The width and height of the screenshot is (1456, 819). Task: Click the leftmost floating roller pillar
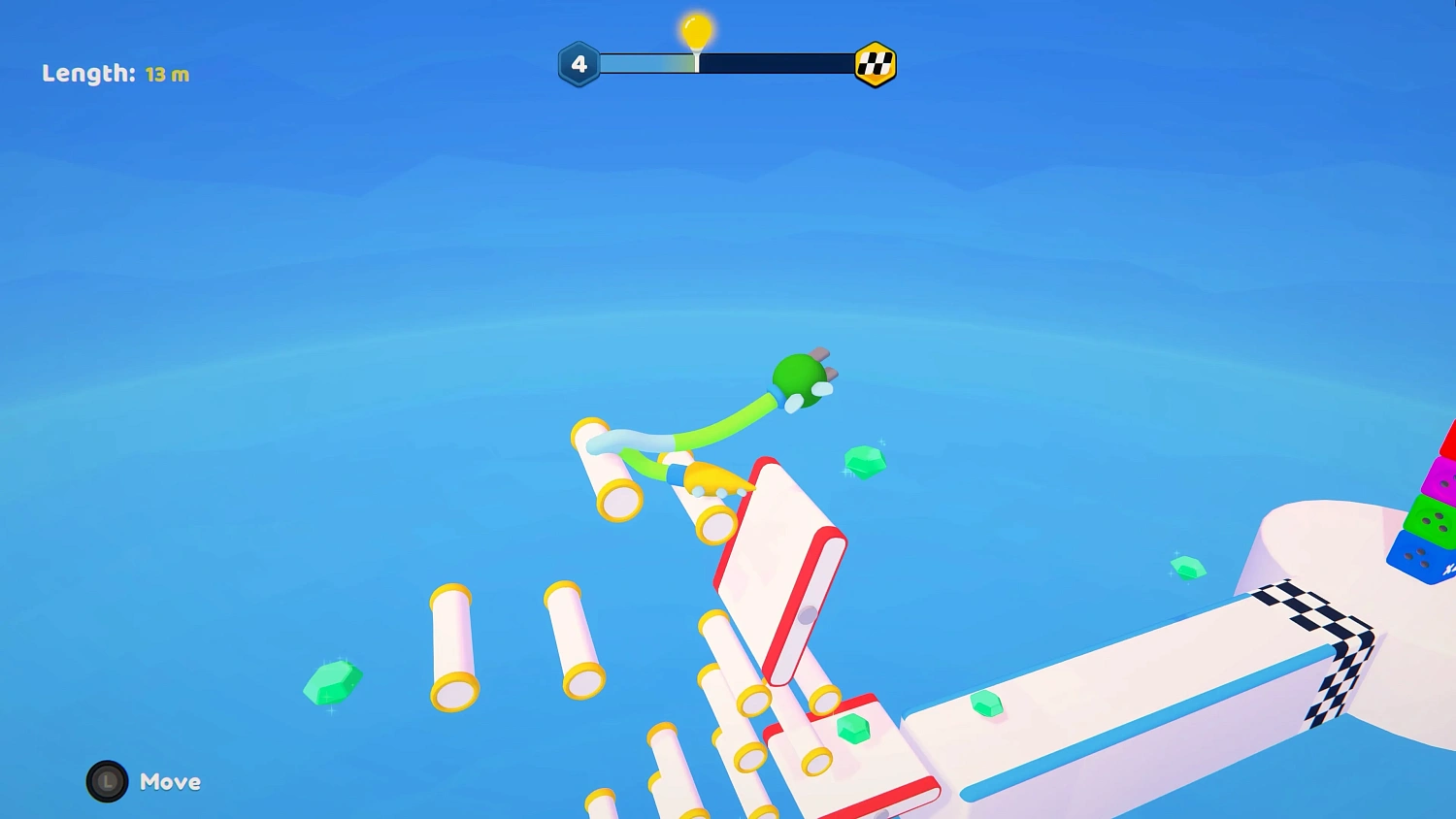[452, 645]
